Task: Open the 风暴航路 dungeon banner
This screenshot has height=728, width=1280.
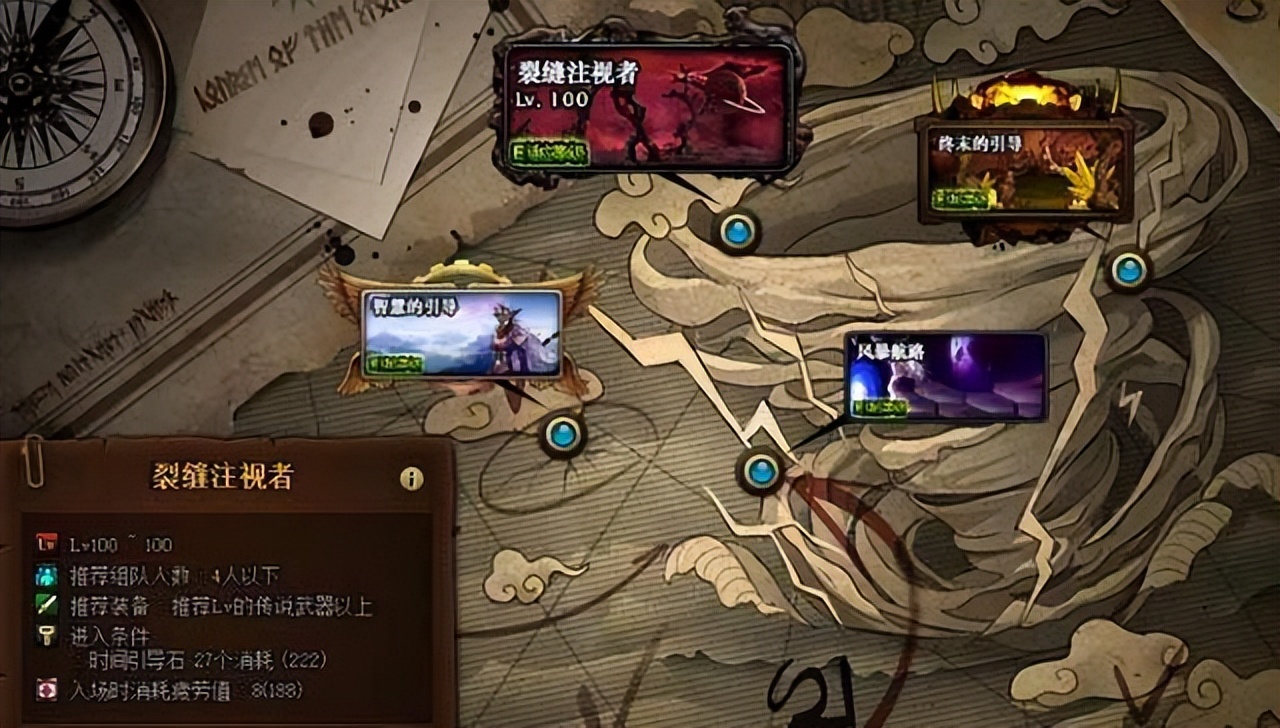Action: [945, 375]
